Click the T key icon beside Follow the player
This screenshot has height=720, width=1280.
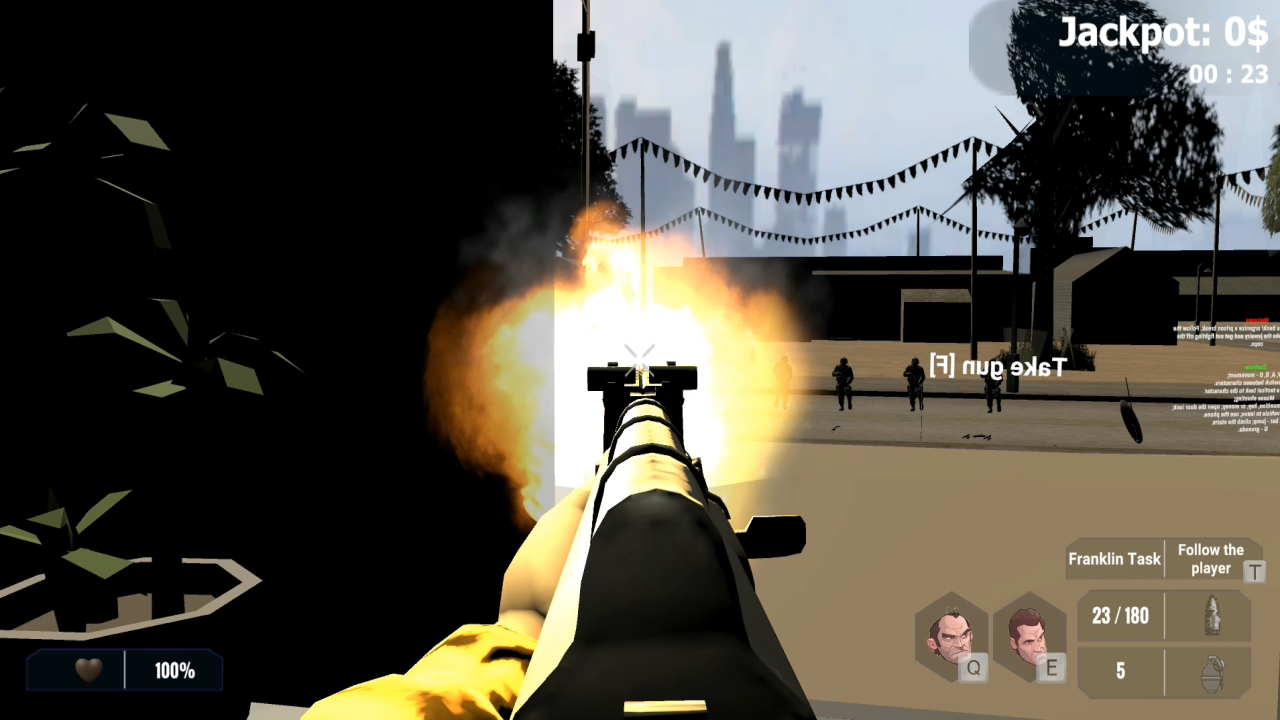pyautogui.click(x=1255, y=572)
